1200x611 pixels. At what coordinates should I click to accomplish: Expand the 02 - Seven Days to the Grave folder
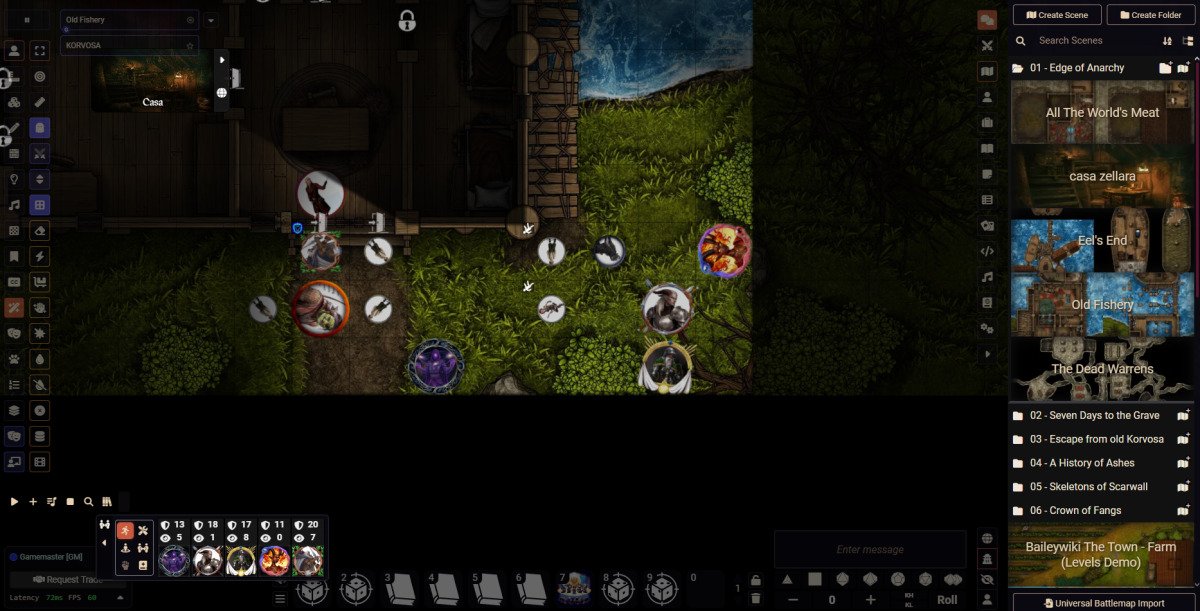point(1094,415)
